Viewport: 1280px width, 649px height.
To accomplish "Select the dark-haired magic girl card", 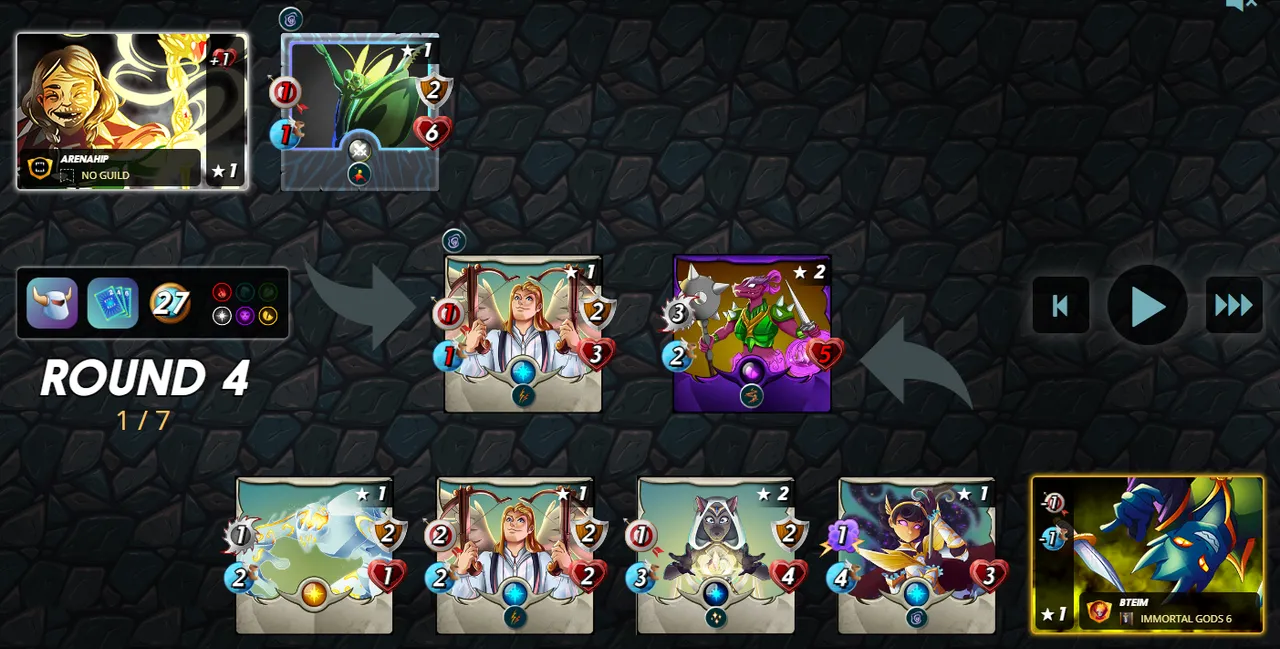I will (917, 555).
